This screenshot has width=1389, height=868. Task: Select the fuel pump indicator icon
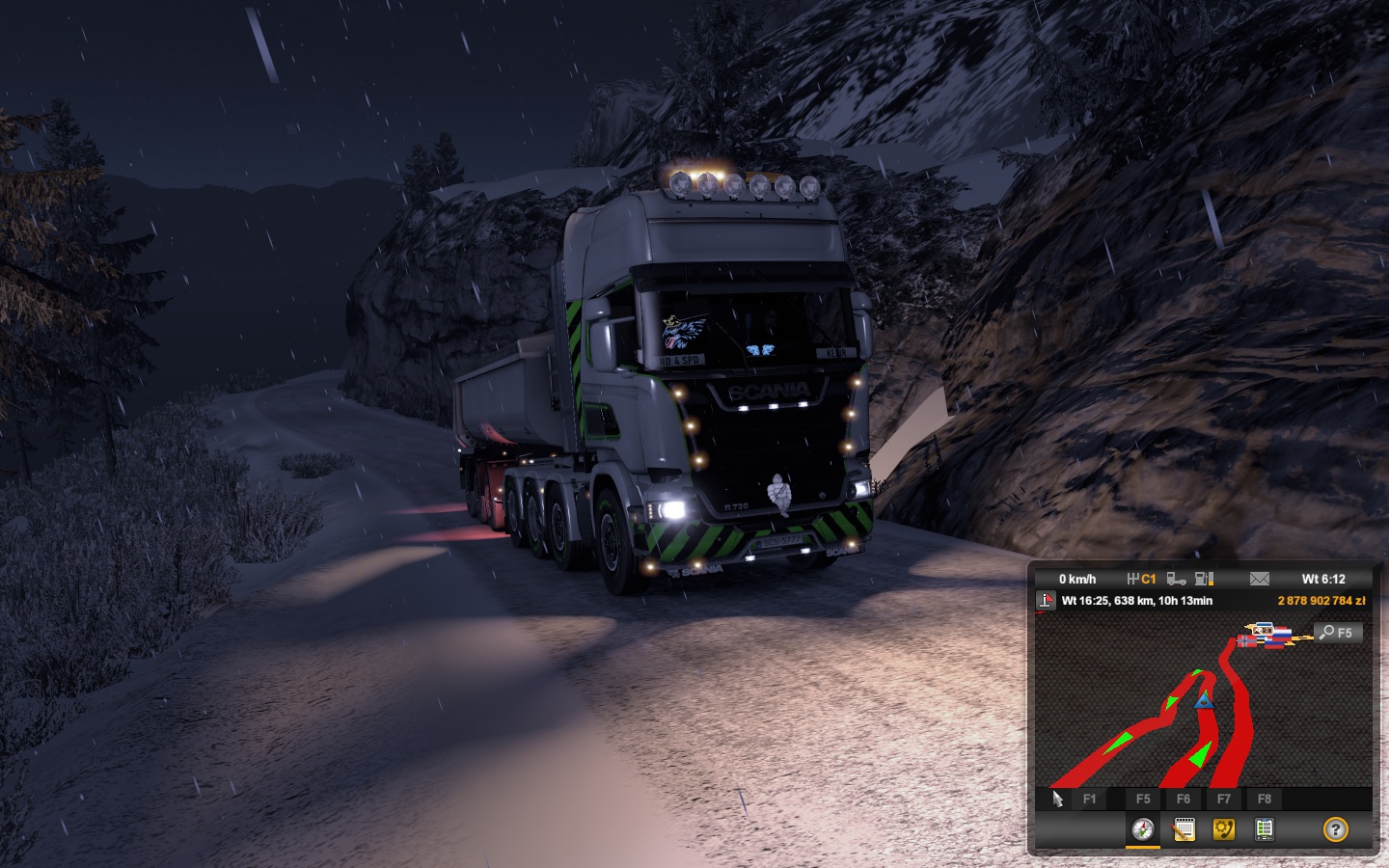[1204, 579]
